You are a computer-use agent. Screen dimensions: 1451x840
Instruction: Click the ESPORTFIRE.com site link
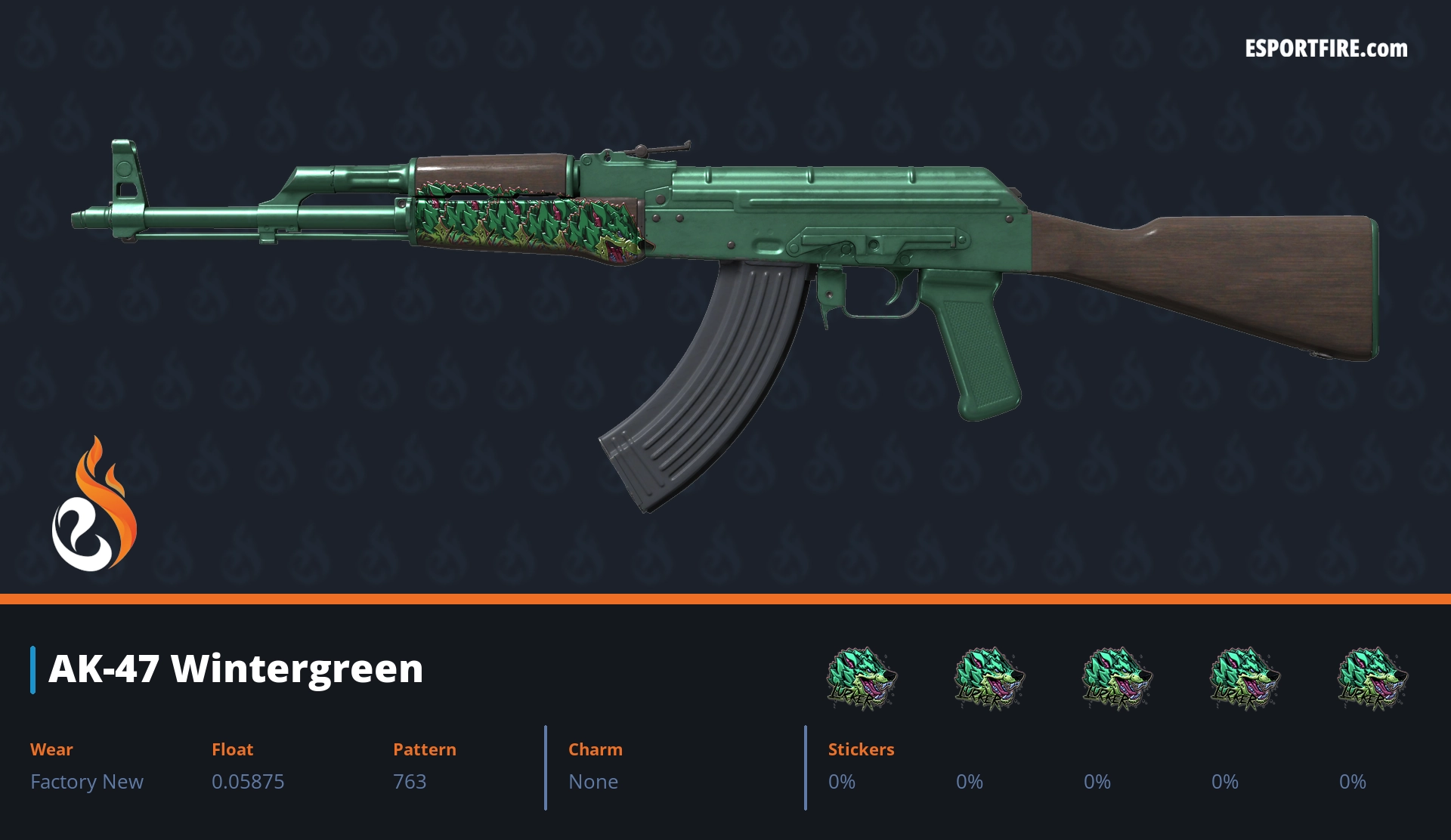(x=1326, y=49)
